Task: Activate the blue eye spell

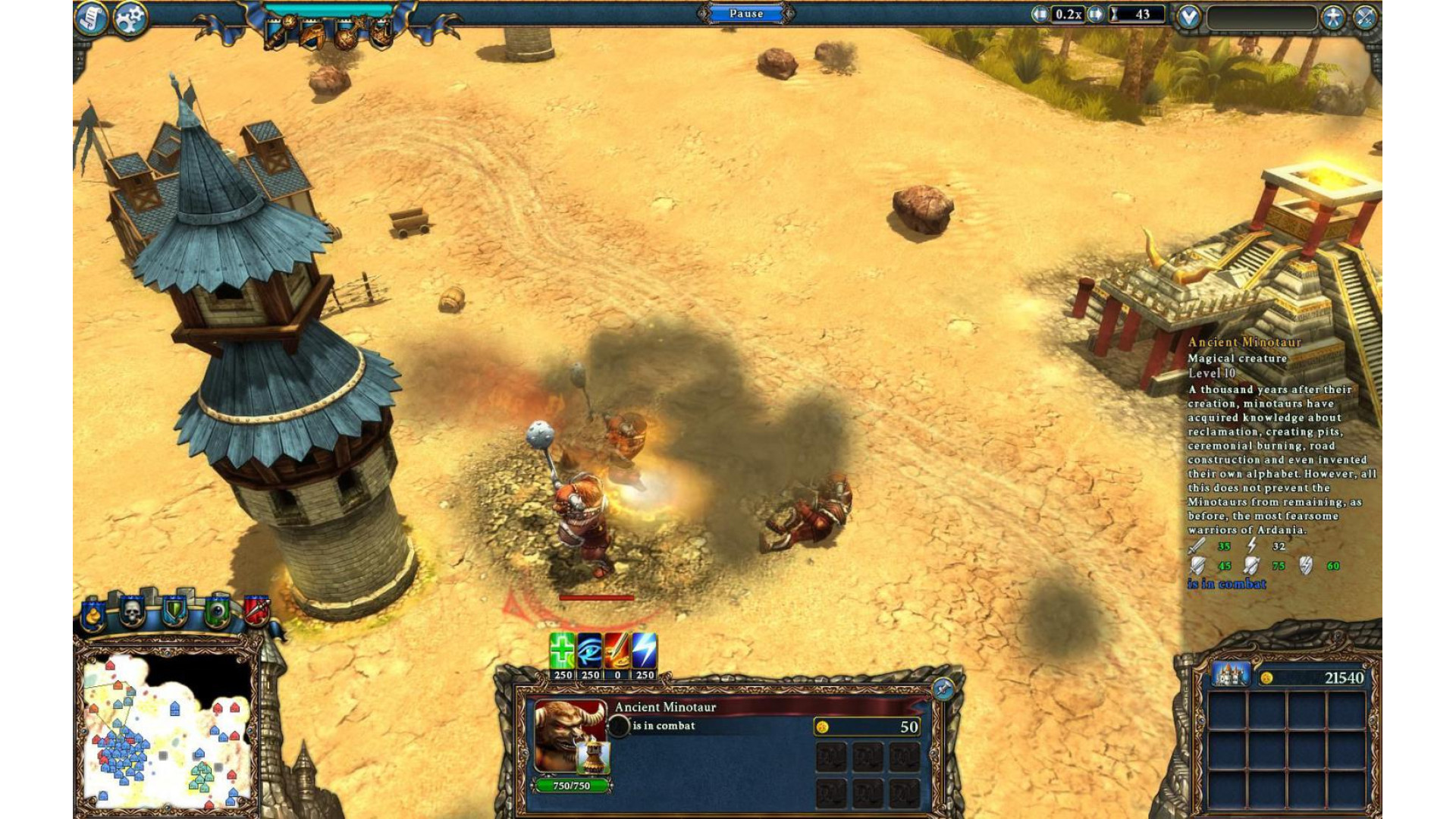Action: pyautogui.click(x=589, y=650)
